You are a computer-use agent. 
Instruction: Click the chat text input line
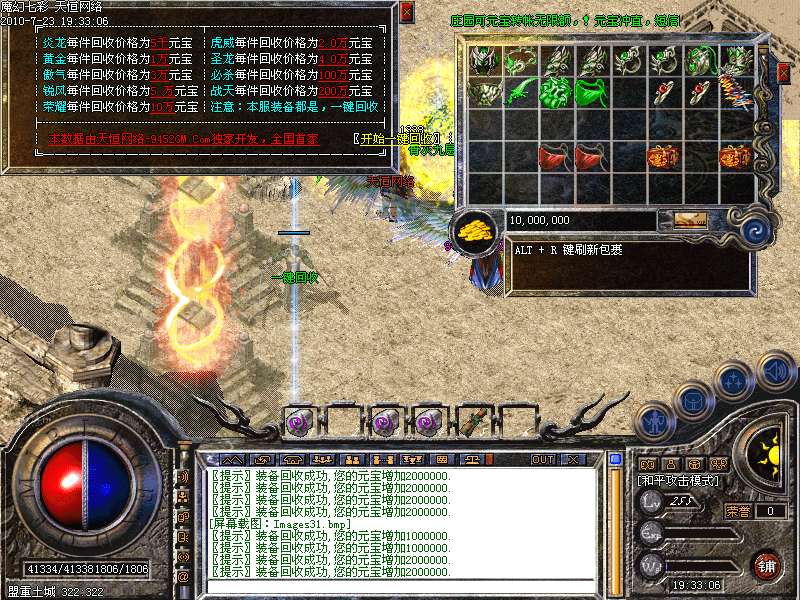(400, 588)
